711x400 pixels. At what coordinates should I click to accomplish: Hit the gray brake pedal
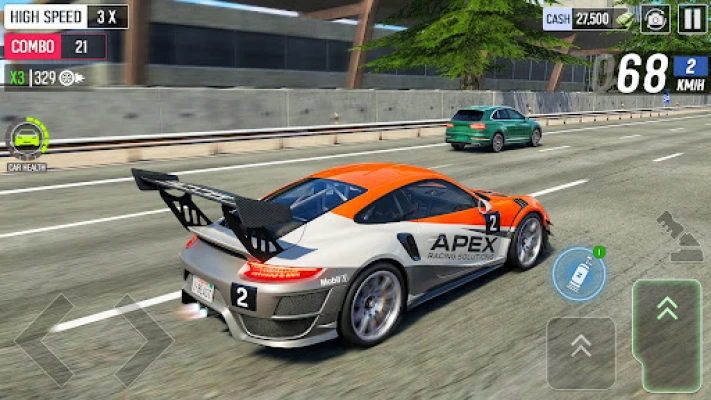pyautogui.click(x=581, y=352)
